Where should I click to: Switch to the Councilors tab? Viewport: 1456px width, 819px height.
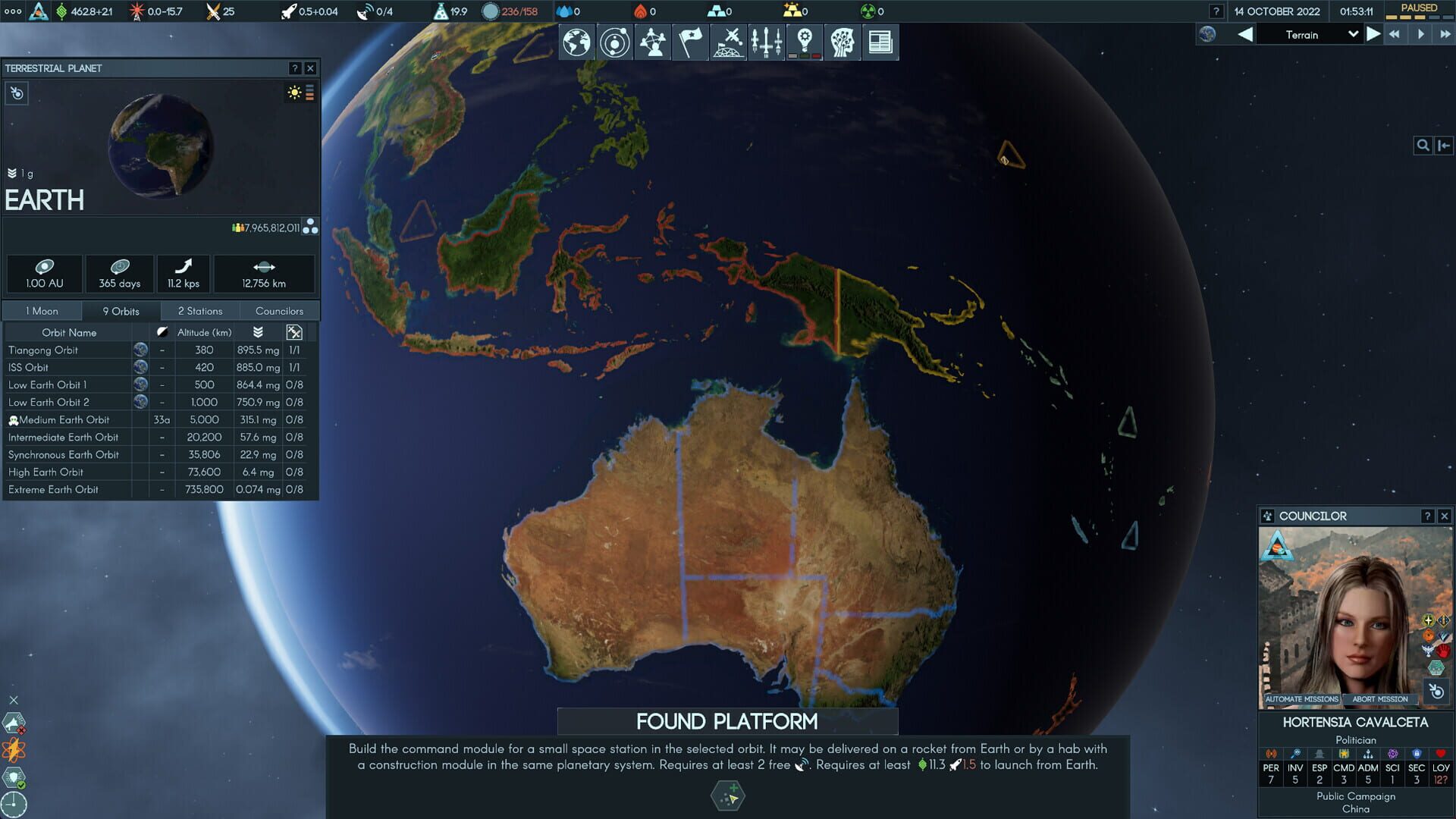coord(278,310)
